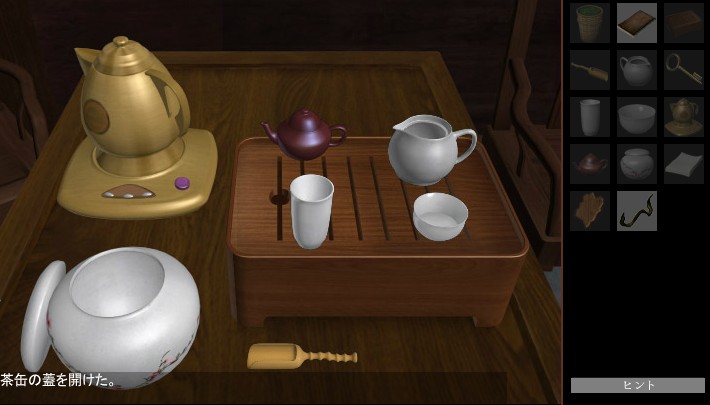Select the brass key in inventory
This screenshot has height=405, width=710.
click(684, 70)
